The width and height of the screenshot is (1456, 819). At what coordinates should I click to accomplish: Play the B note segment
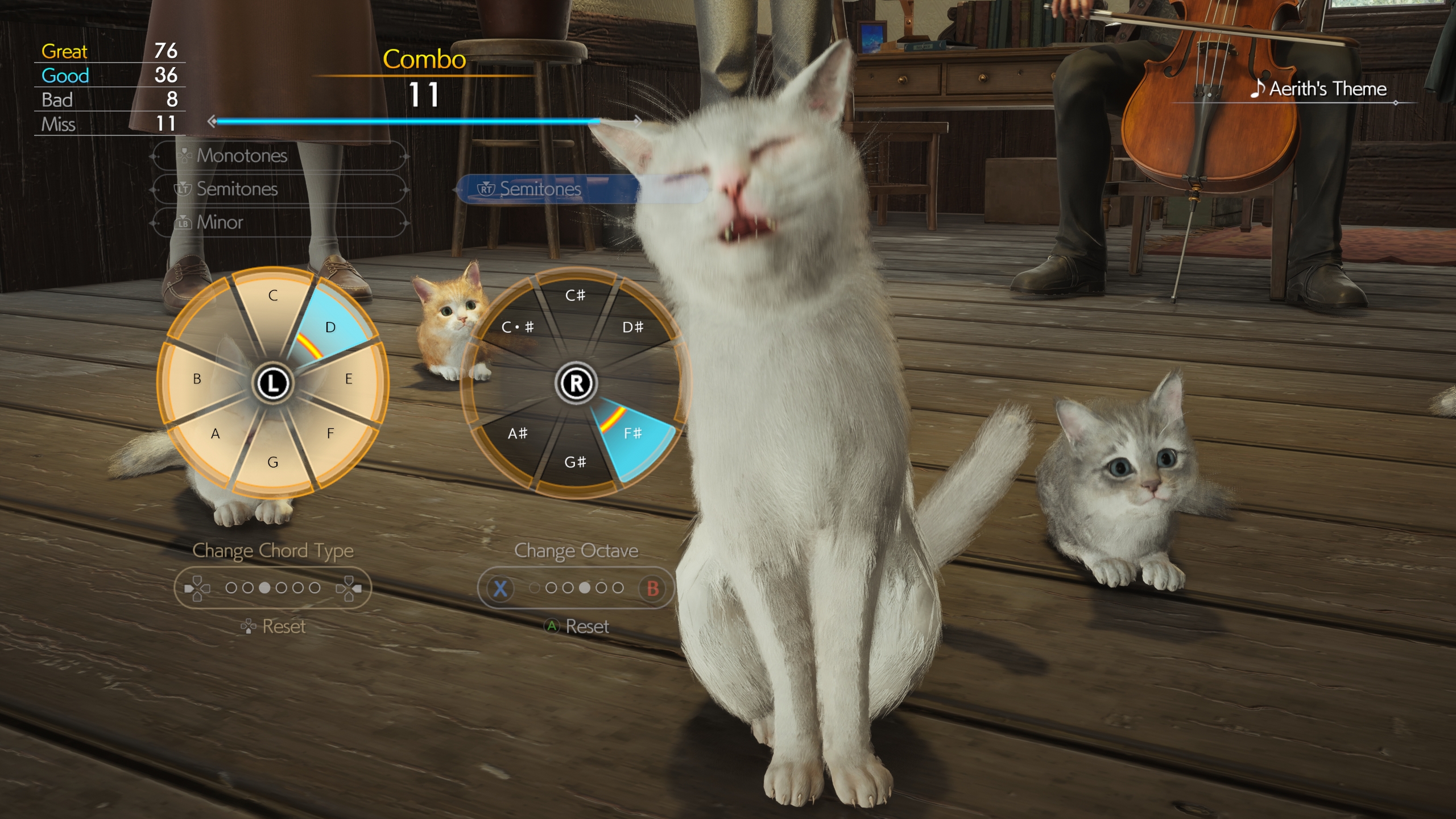(197, 379)
